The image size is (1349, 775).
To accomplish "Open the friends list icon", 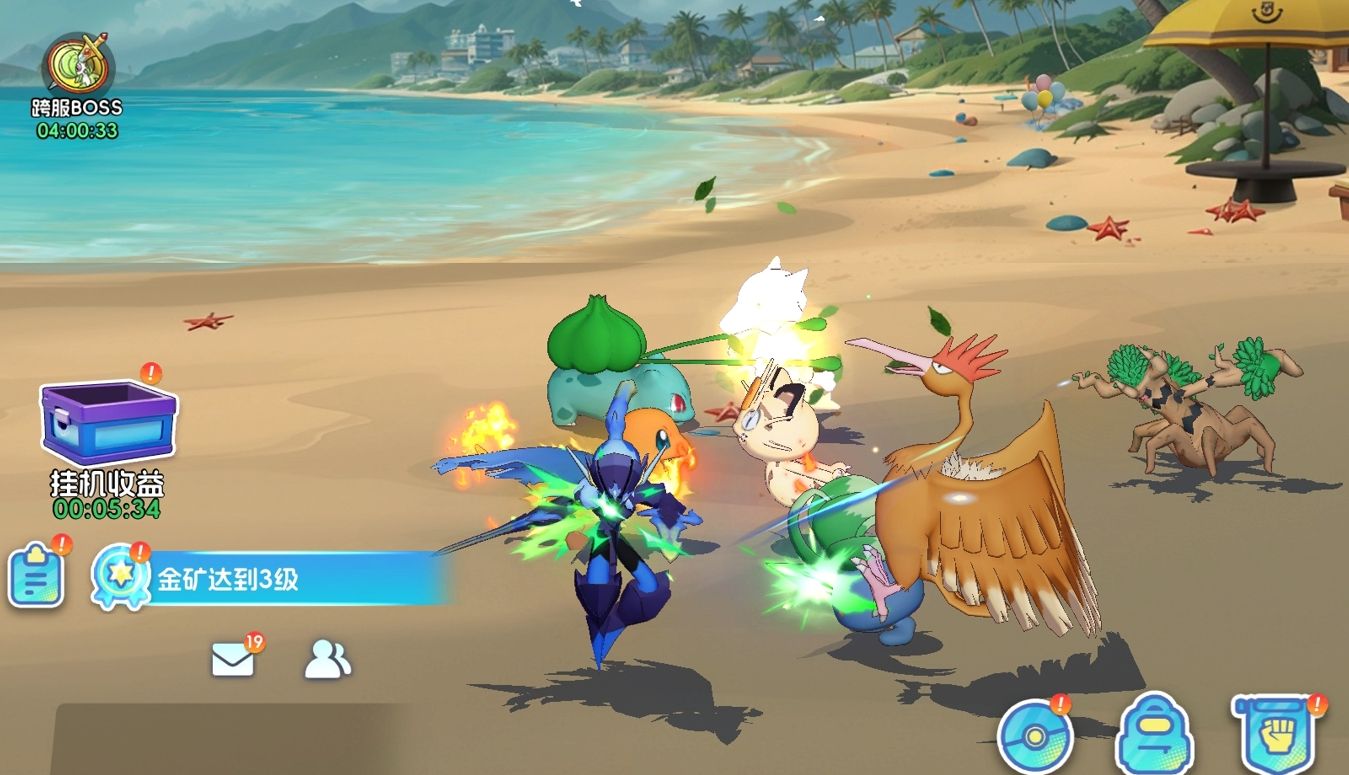I will (327, 659).
